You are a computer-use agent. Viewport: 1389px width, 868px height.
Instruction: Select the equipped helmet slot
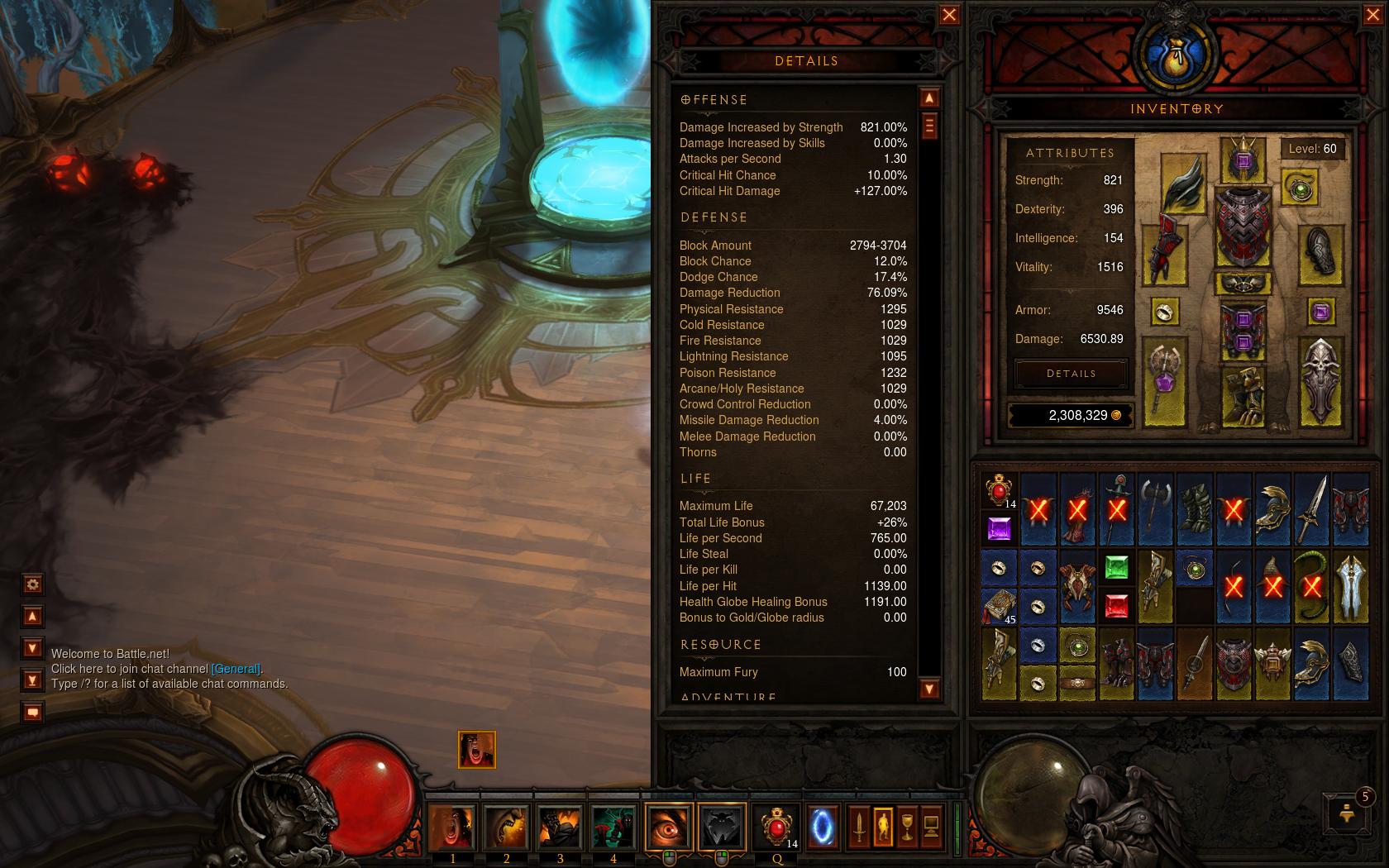[x=1243, y=160]
